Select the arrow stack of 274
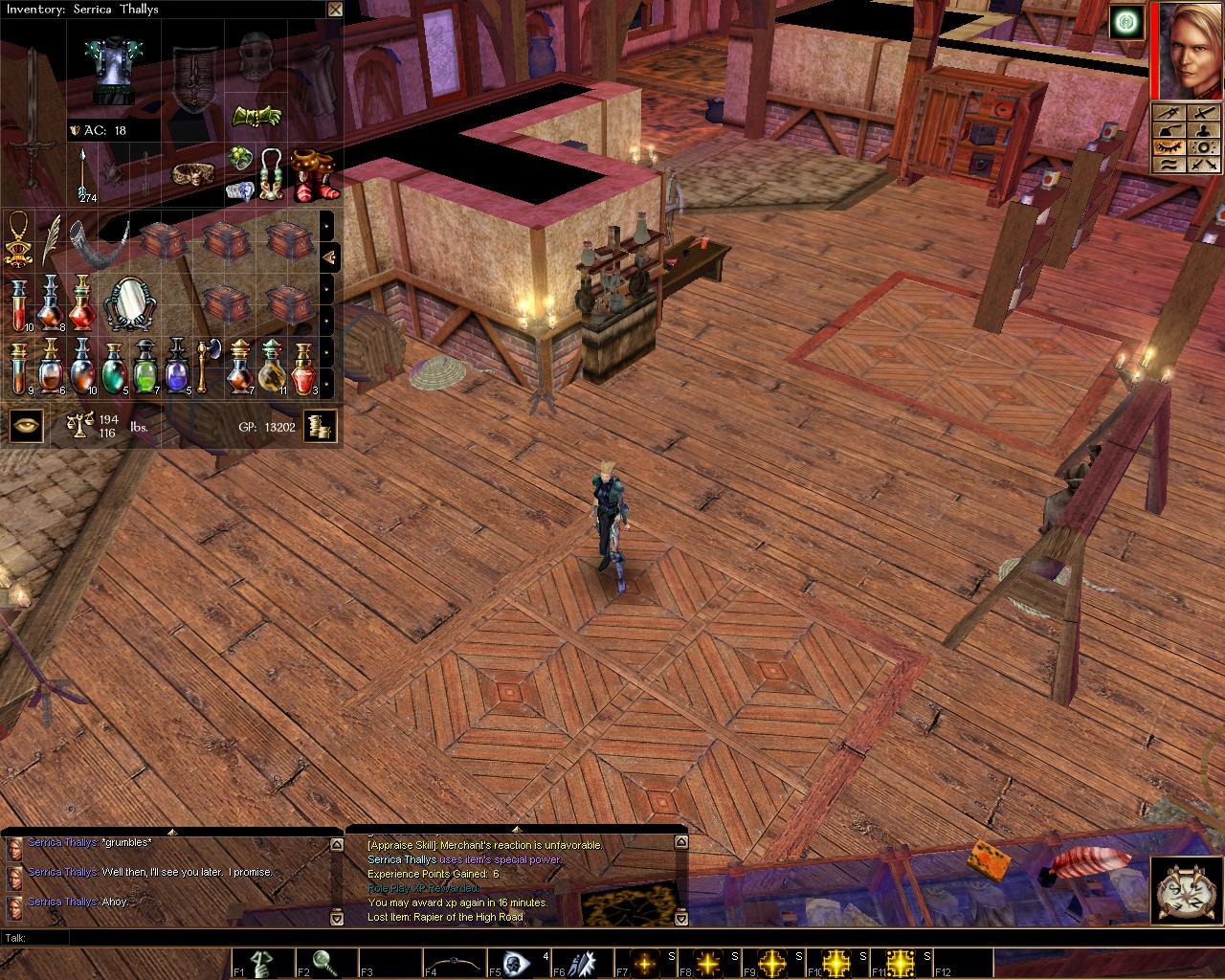The width and height of the screenshot is (1225, 980). (86, 174)
